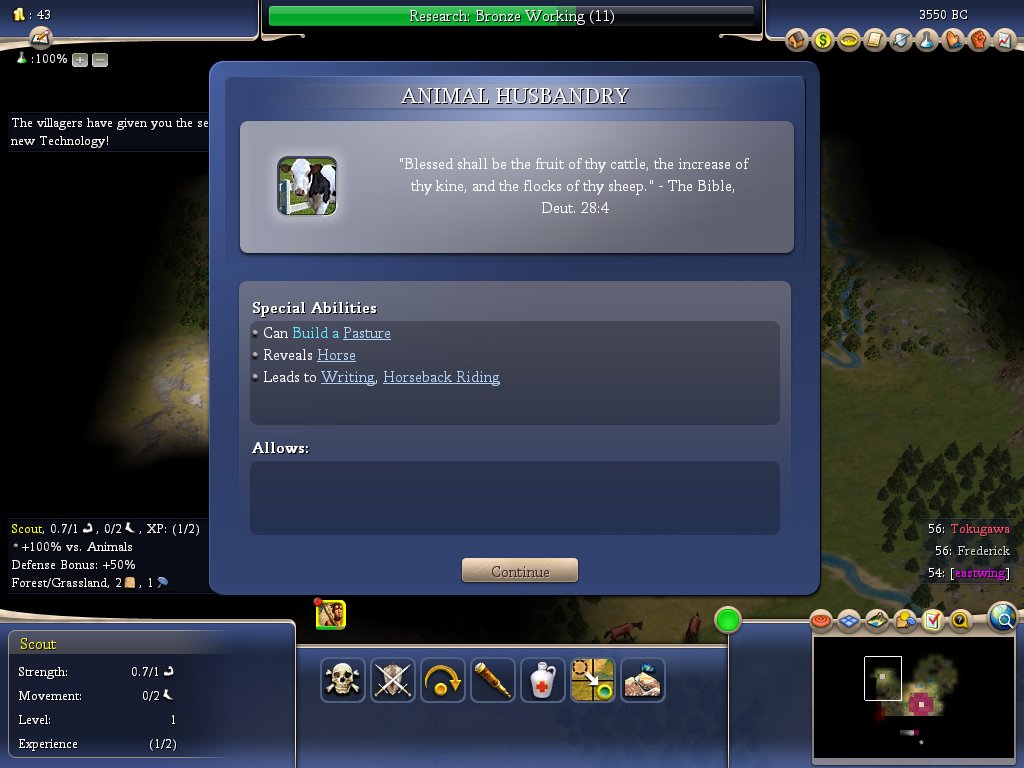Open the technology advisor flask icon
1024x768 pixels.
pos(927,40)
